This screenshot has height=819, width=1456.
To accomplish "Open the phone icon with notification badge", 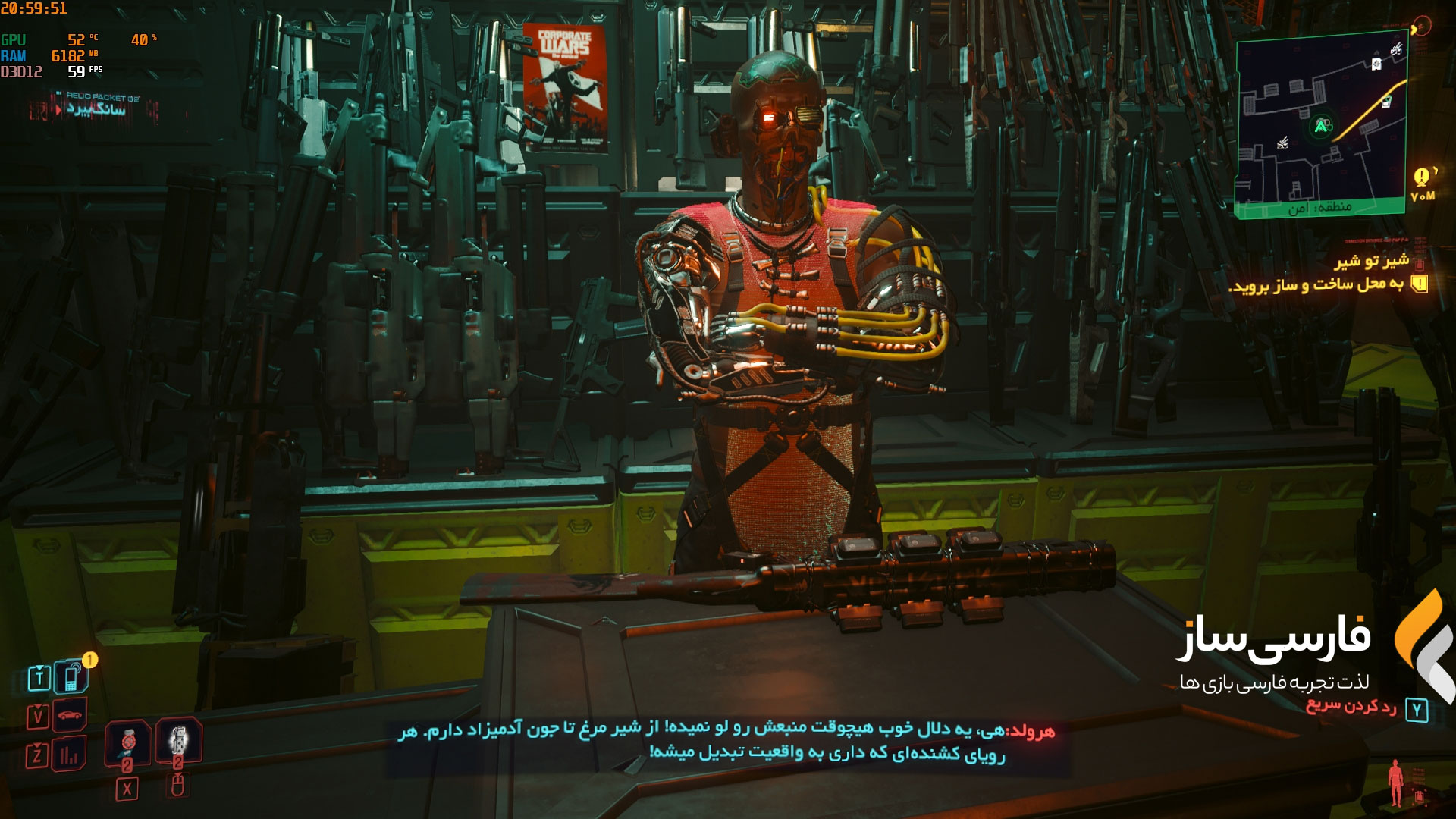I will (x=71, y=676).
